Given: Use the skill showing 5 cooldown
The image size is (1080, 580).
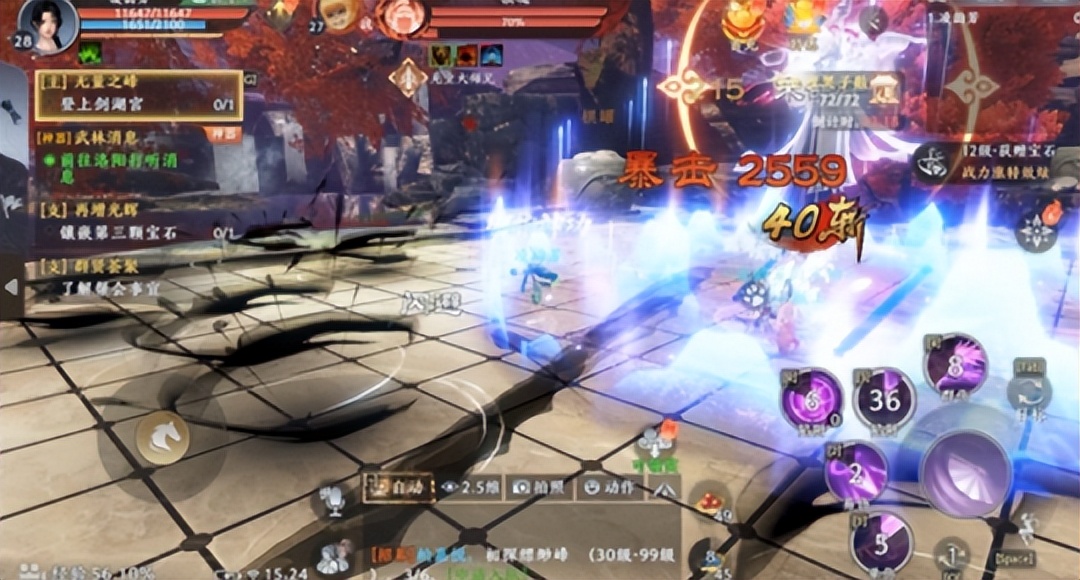Looking at the screenshot, I should (x=881, y=543).
